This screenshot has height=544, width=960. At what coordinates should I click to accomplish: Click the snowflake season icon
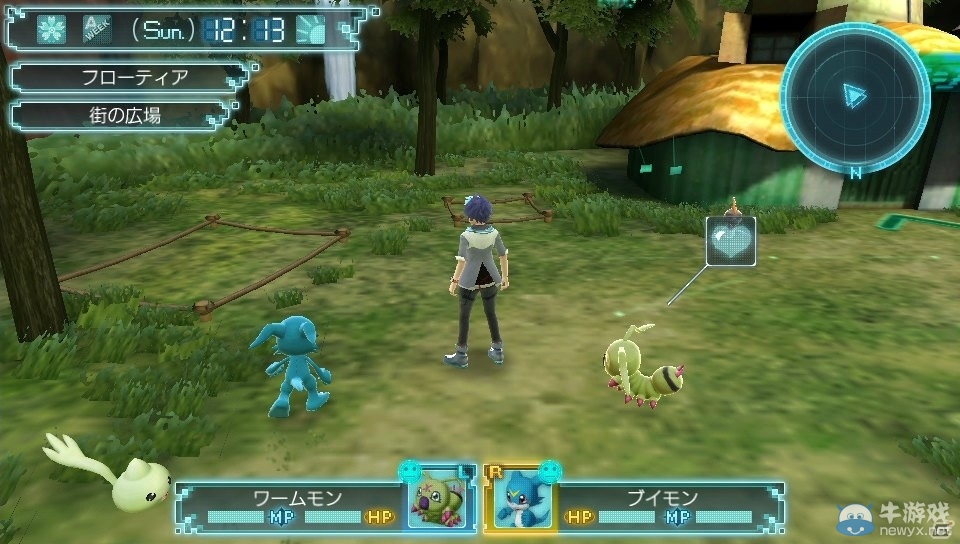(51, 30)
